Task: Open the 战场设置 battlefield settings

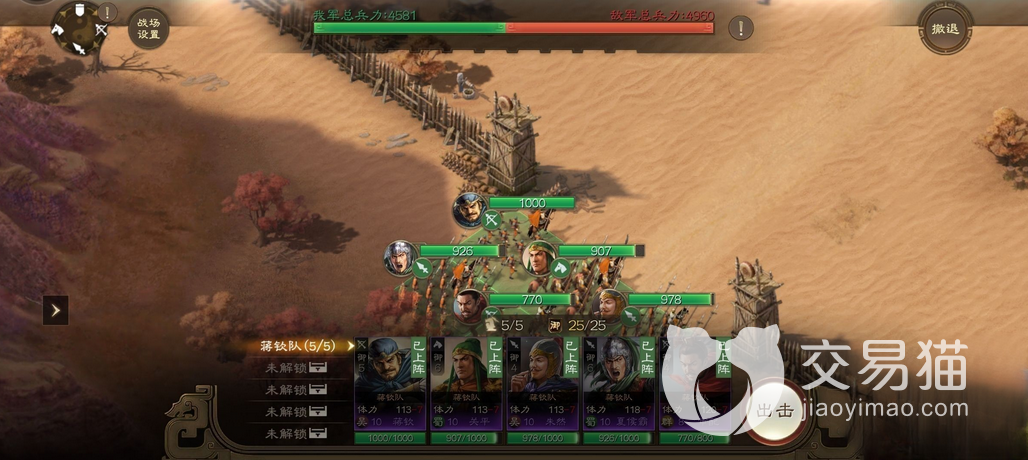Action: coord(148,28)
